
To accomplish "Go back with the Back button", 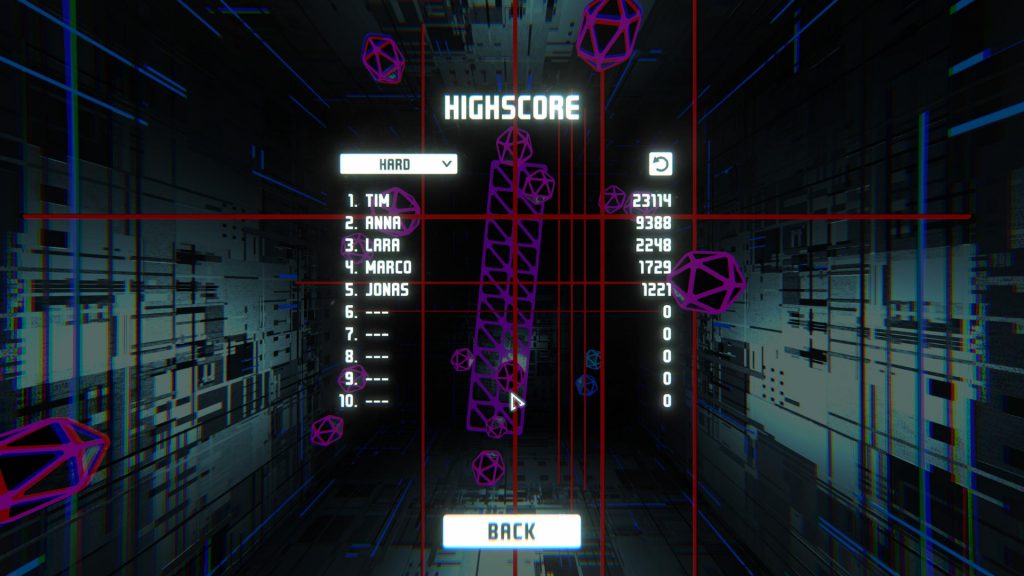I will (511, 531).
